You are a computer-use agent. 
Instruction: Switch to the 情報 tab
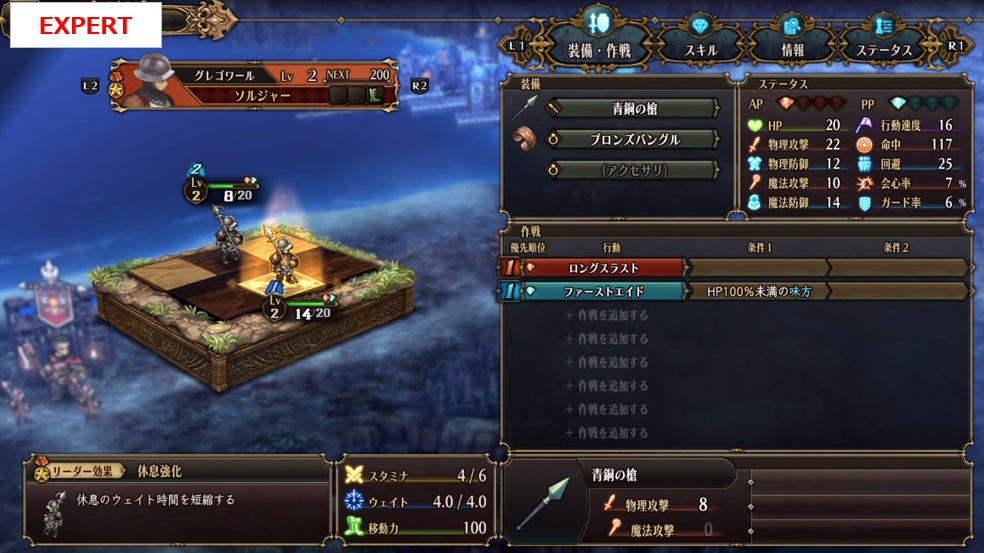coord(792,50)
